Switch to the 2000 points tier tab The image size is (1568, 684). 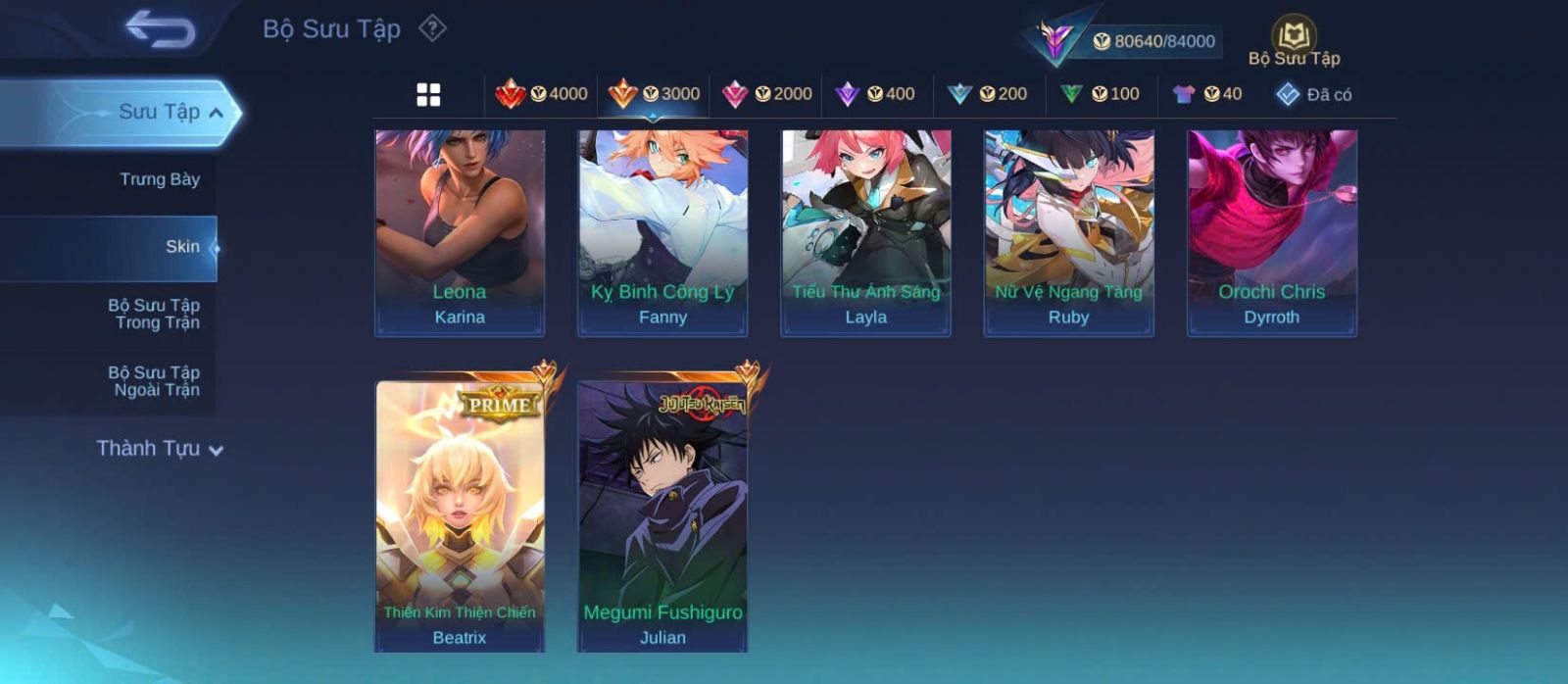767,94
